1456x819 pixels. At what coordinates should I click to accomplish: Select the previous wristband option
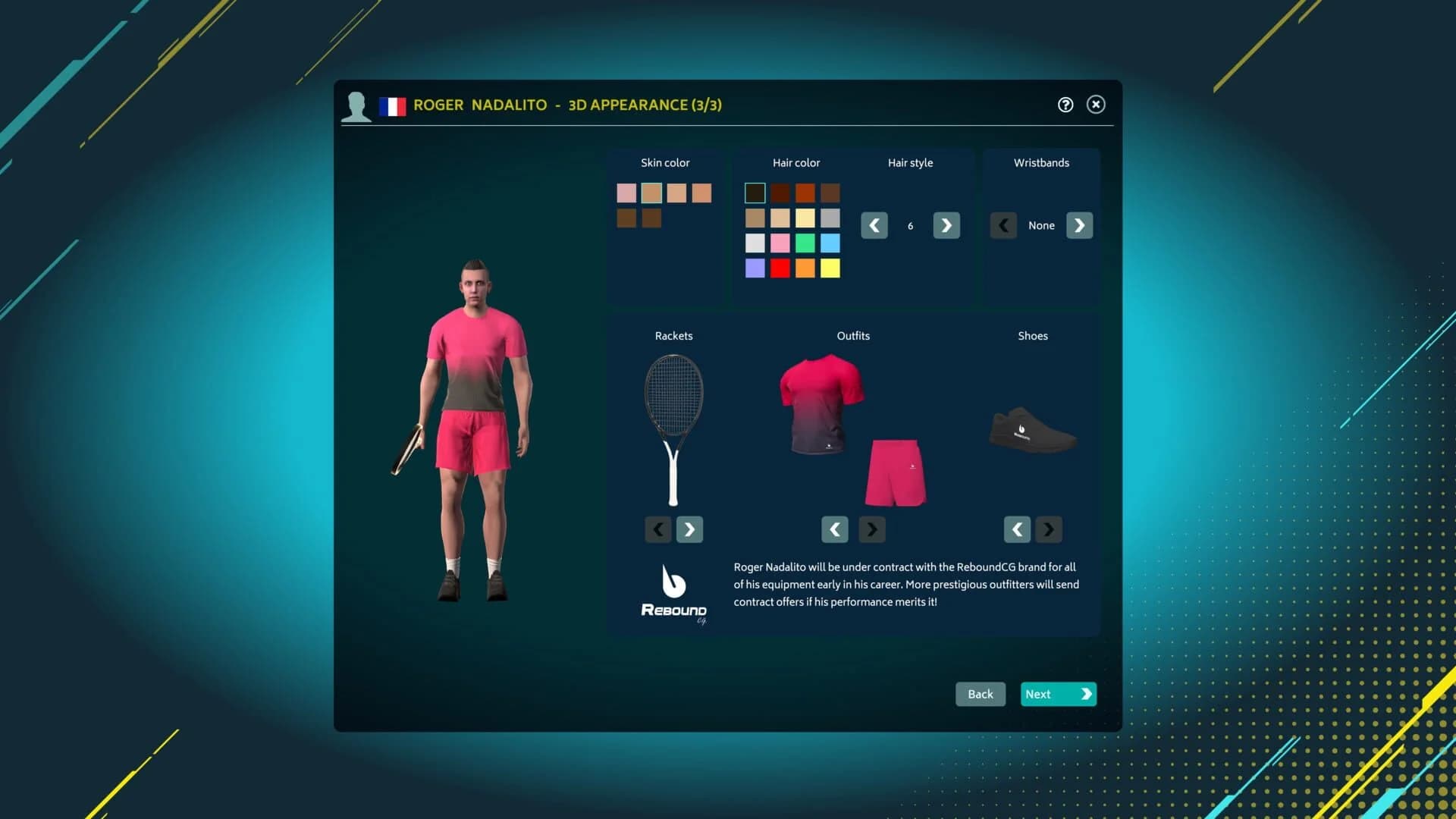[x=1003, y=225]
